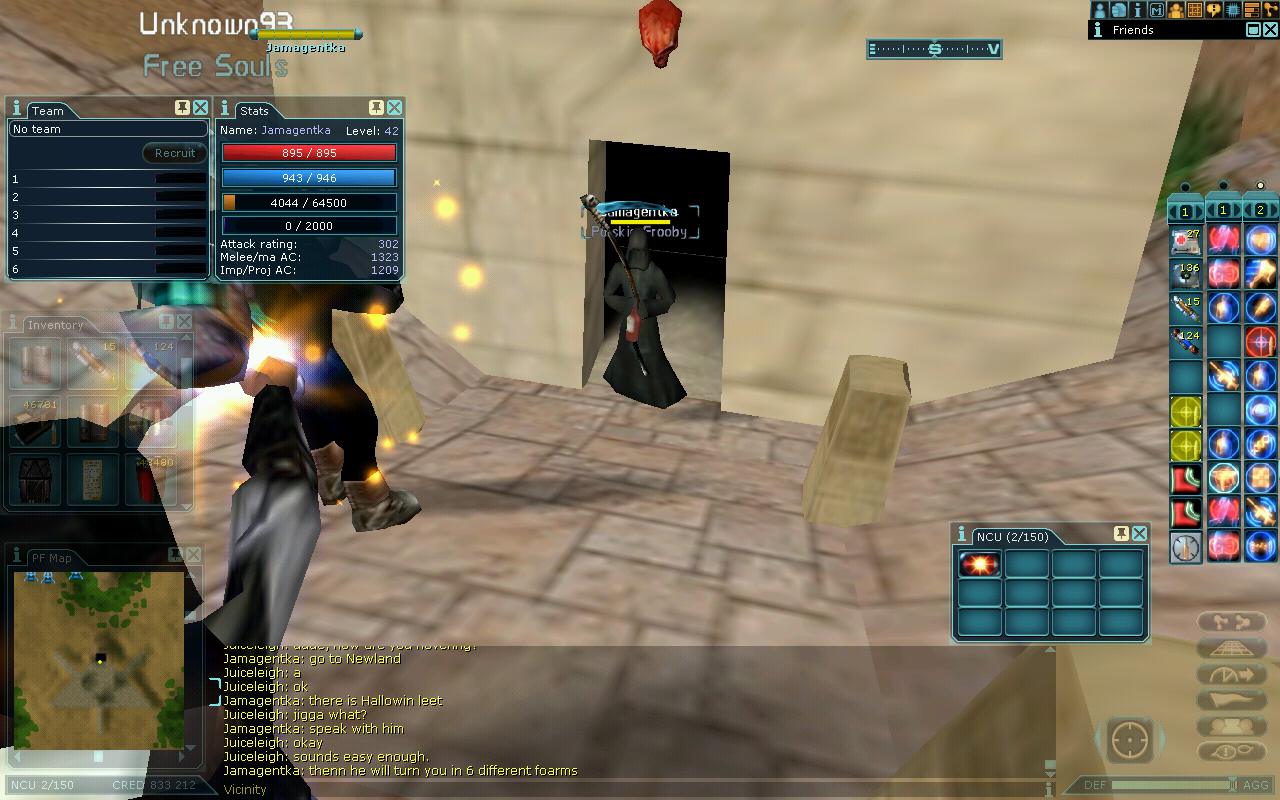Adjust the DEF/AGG aggression slider
Image resolution: width=1280 pixels, height=800 pixels.
(1170, 785)
